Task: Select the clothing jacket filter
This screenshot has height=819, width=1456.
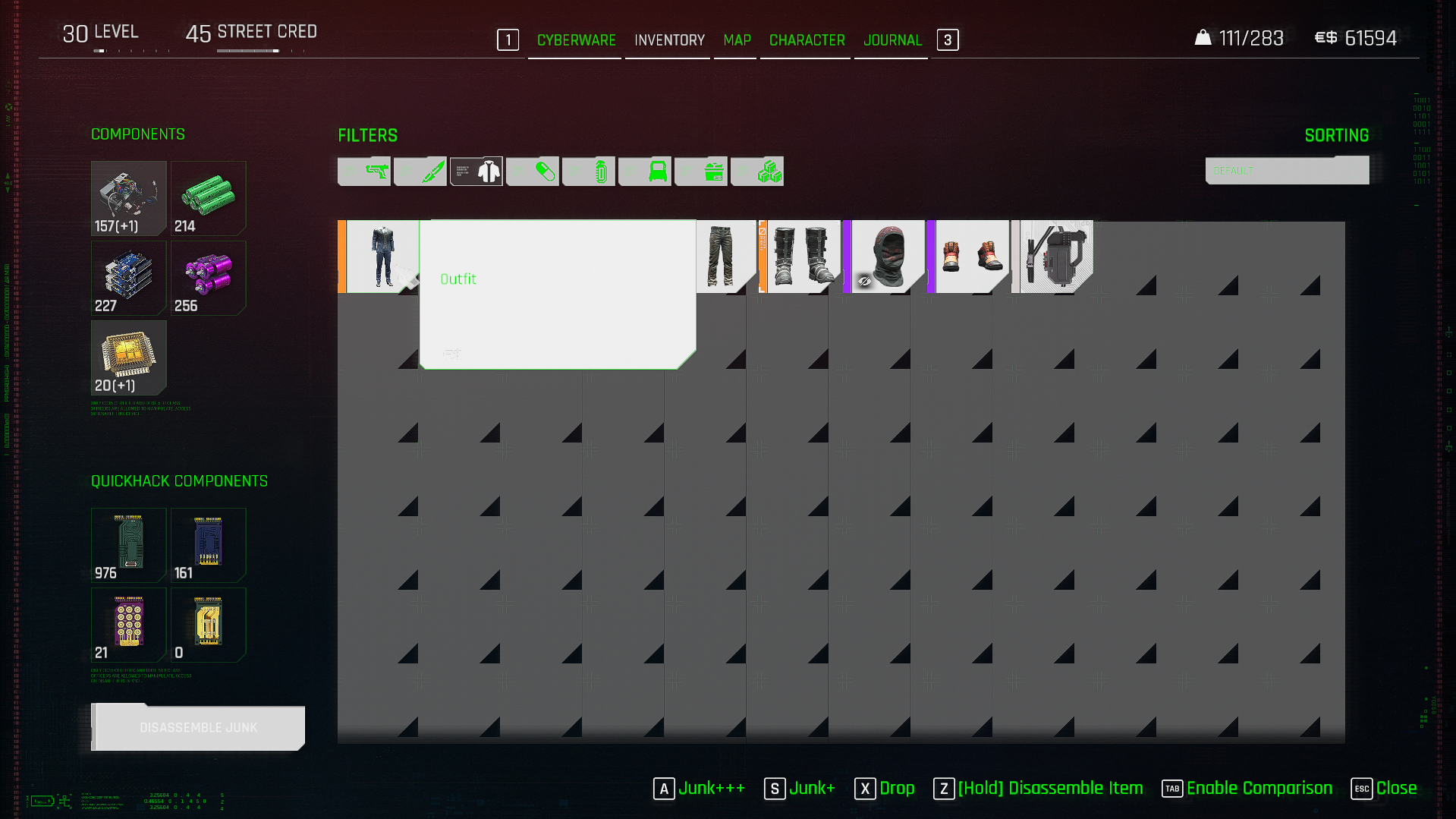Action: pyautogui.click(x=476, y=172)
